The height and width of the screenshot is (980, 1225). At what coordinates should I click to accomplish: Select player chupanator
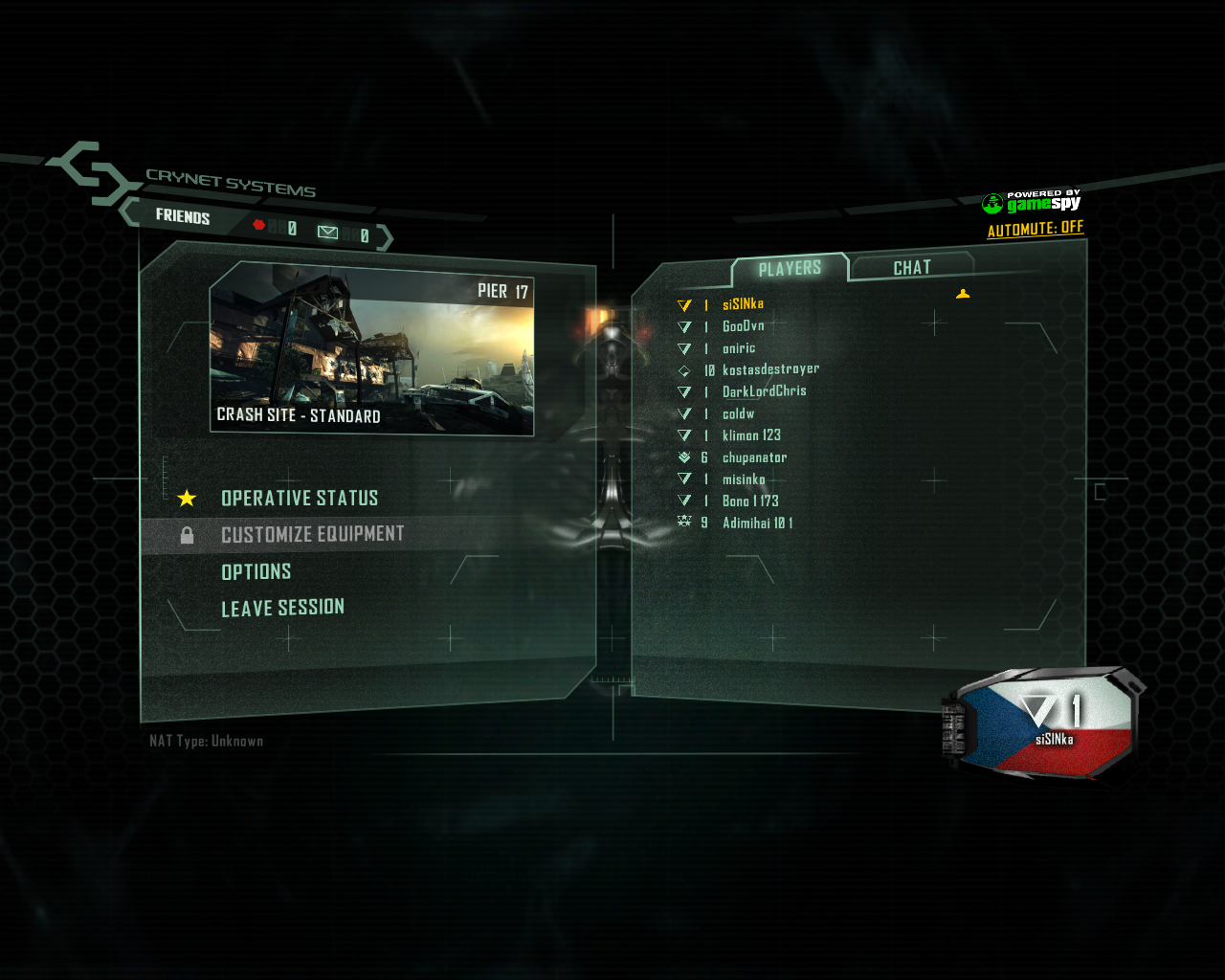[754, 457]
